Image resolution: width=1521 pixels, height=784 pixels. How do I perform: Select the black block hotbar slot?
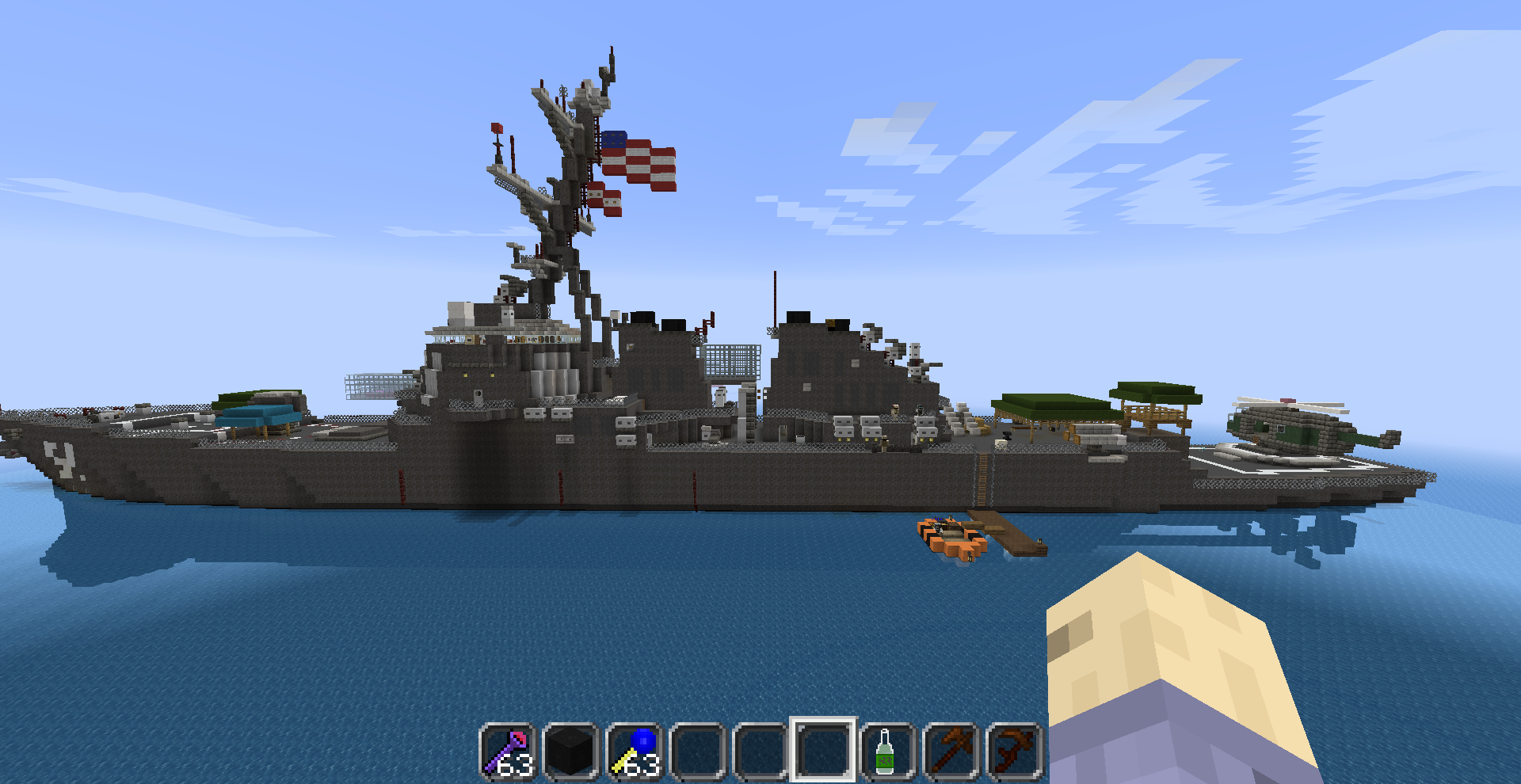(x=571, y=750)
